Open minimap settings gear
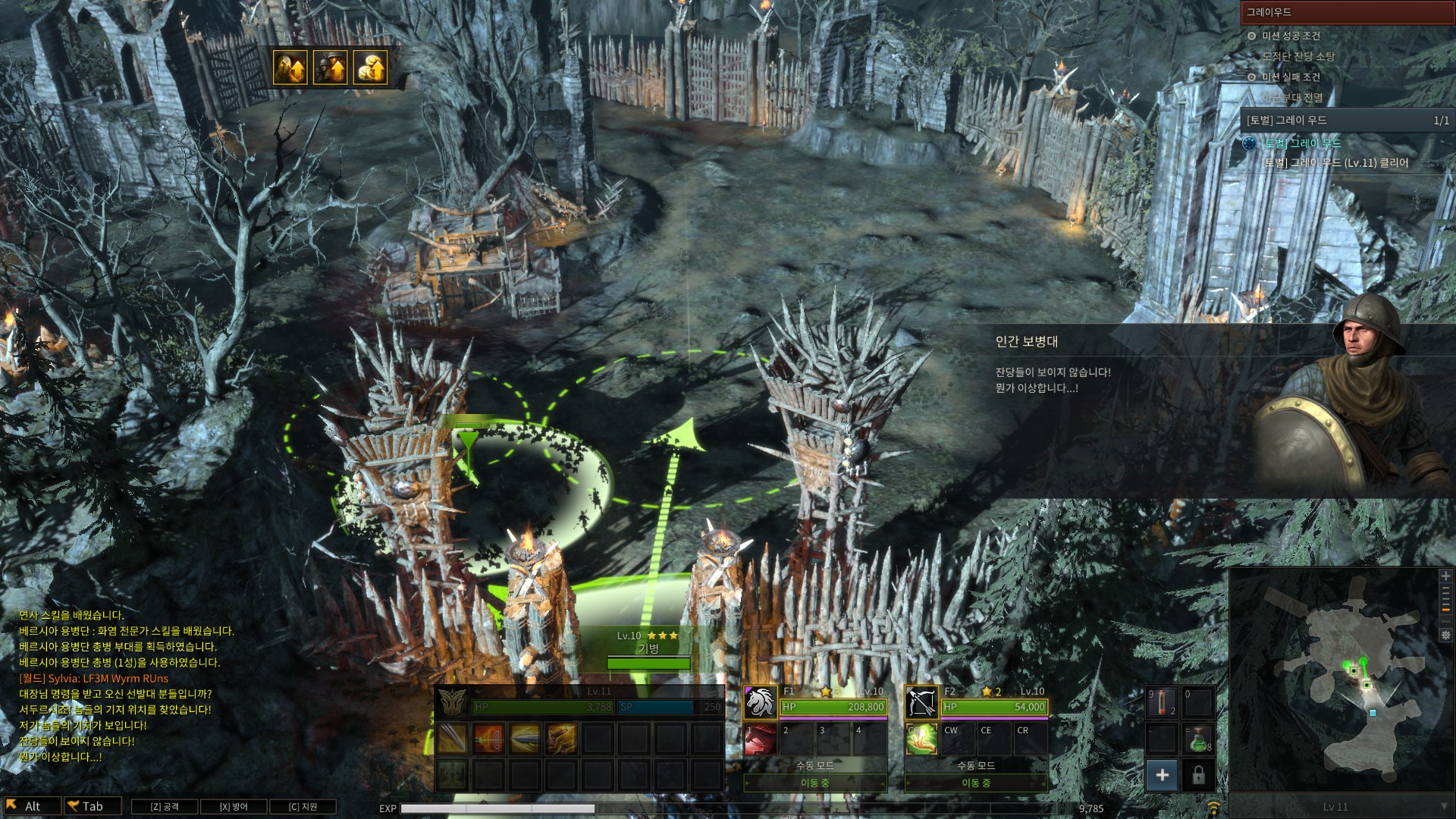The height and width of the screenshot is (819, 1456). (1445, 635)
